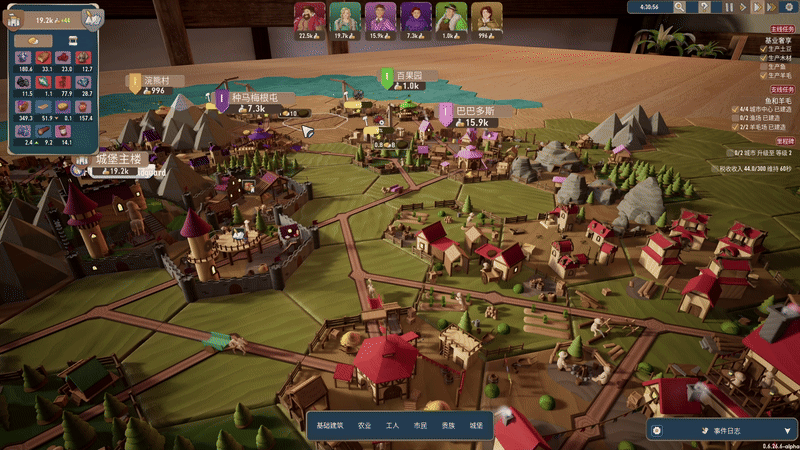Select the red-bearded rival portrait
Viewport: 800px width, 450px height.
[x=310, y=17]
